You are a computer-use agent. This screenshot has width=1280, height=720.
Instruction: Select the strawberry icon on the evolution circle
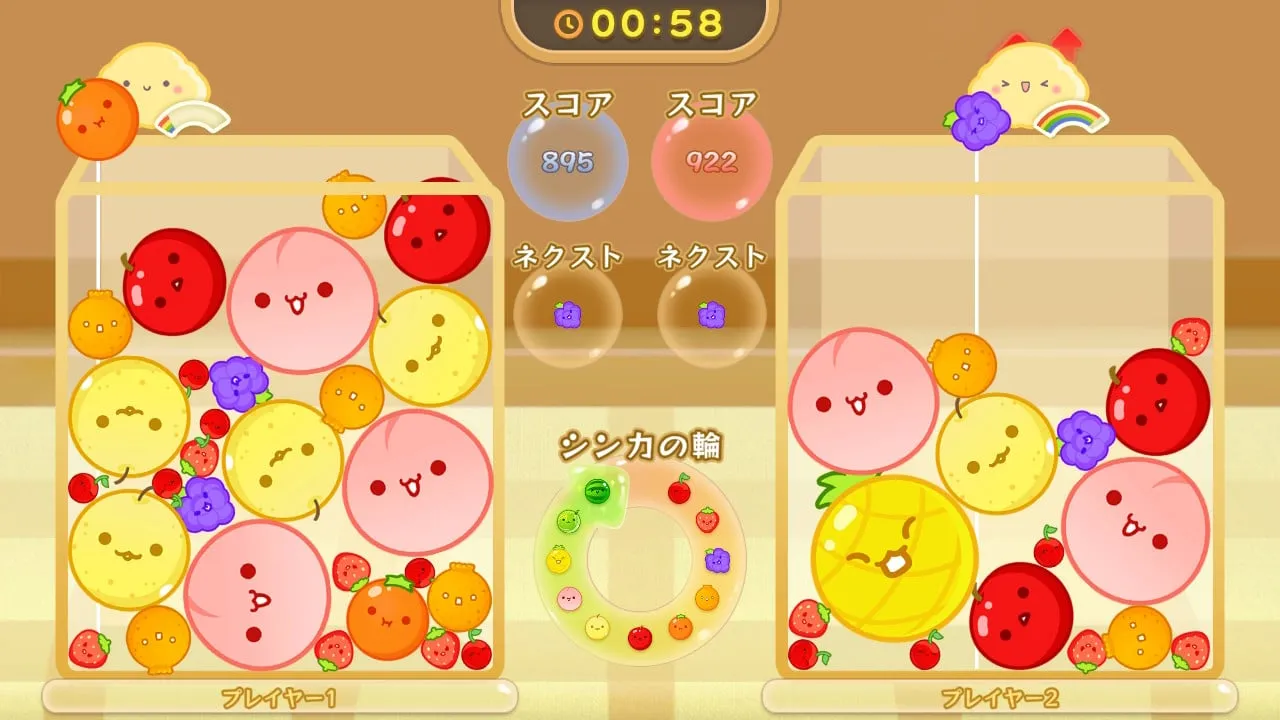coord(707,520)
